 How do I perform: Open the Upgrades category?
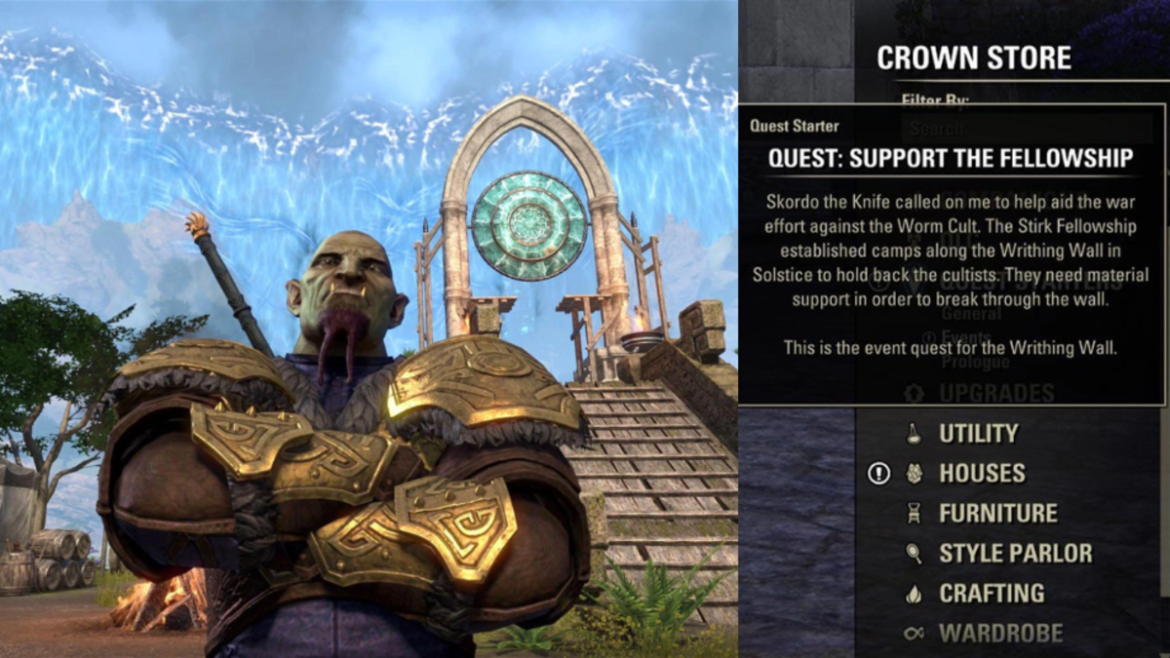click(996, 393)
